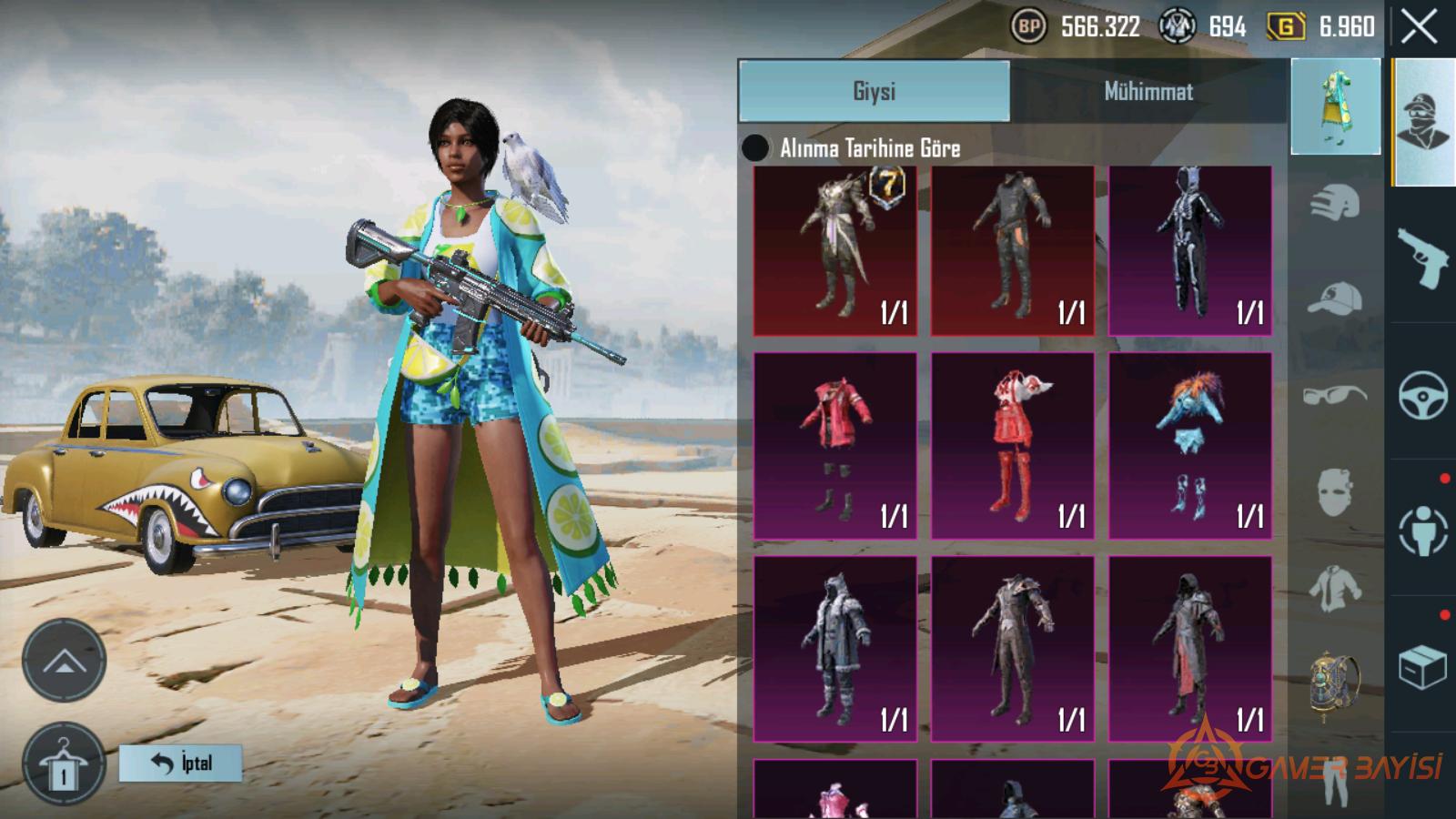Select the grey wolf-hood coat outfit

pos(835,649)
